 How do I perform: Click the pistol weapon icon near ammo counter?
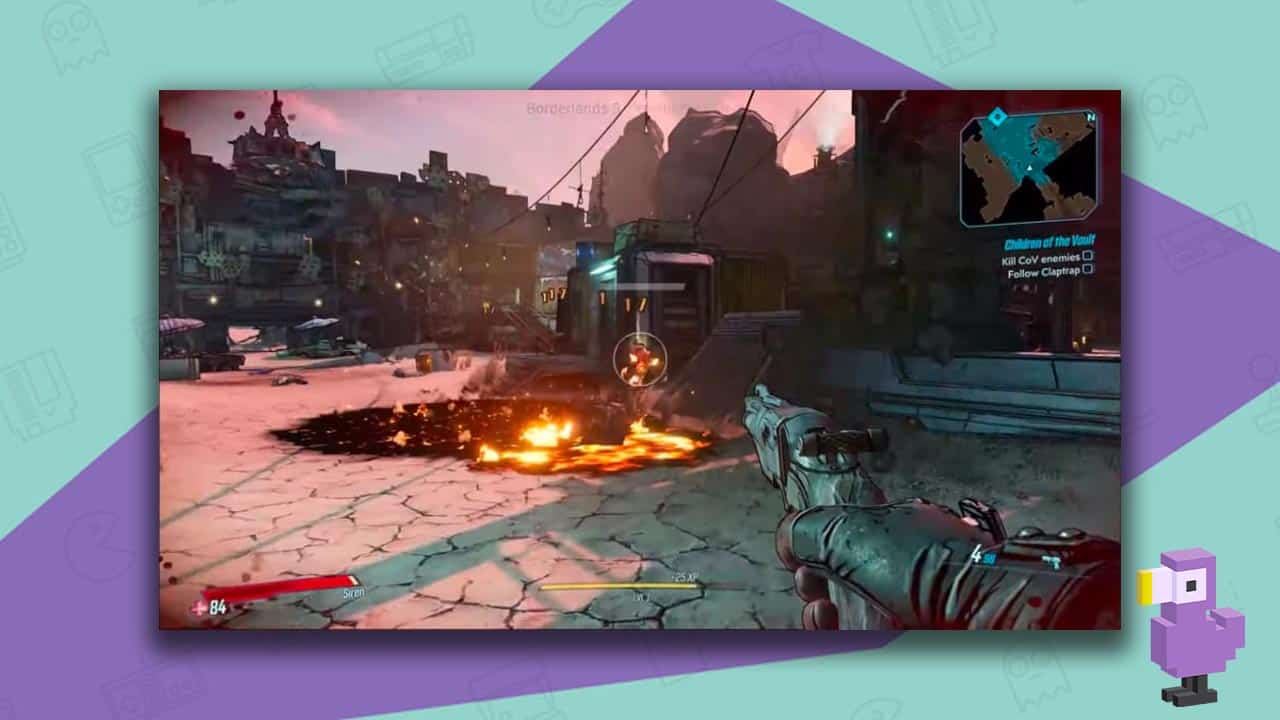[x=1050, y=560]
